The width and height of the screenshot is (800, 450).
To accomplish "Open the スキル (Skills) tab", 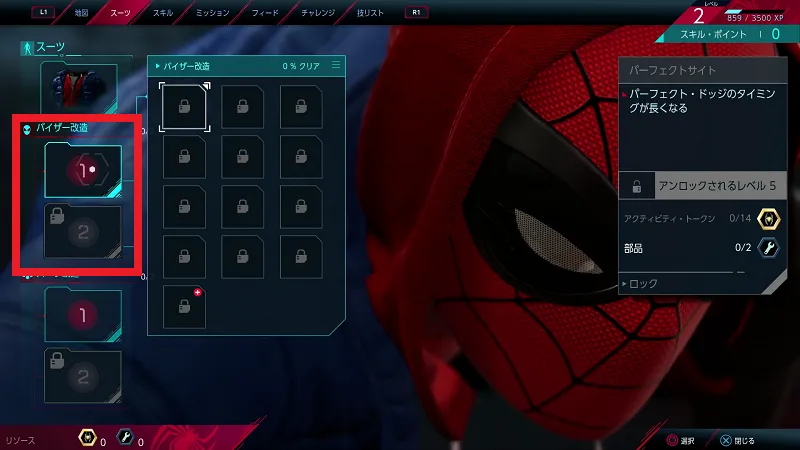I will tap(163, 13).
